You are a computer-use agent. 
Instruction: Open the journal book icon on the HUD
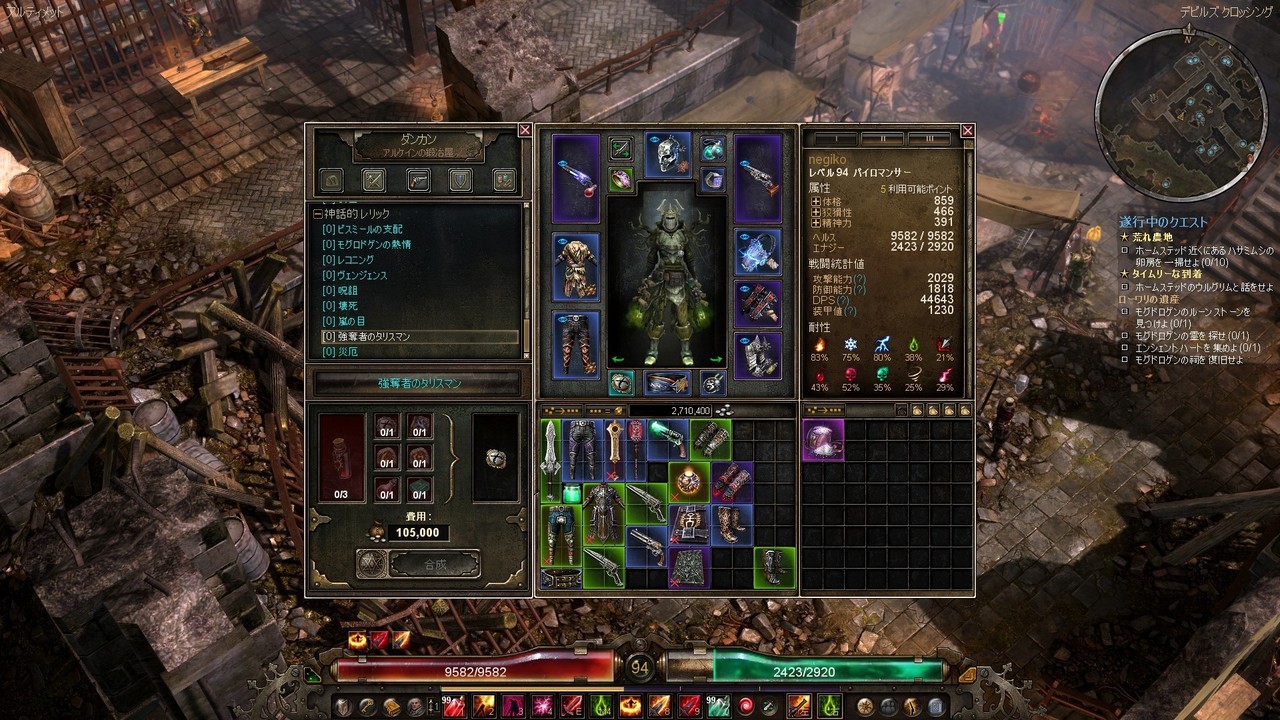tap(392, 706)
